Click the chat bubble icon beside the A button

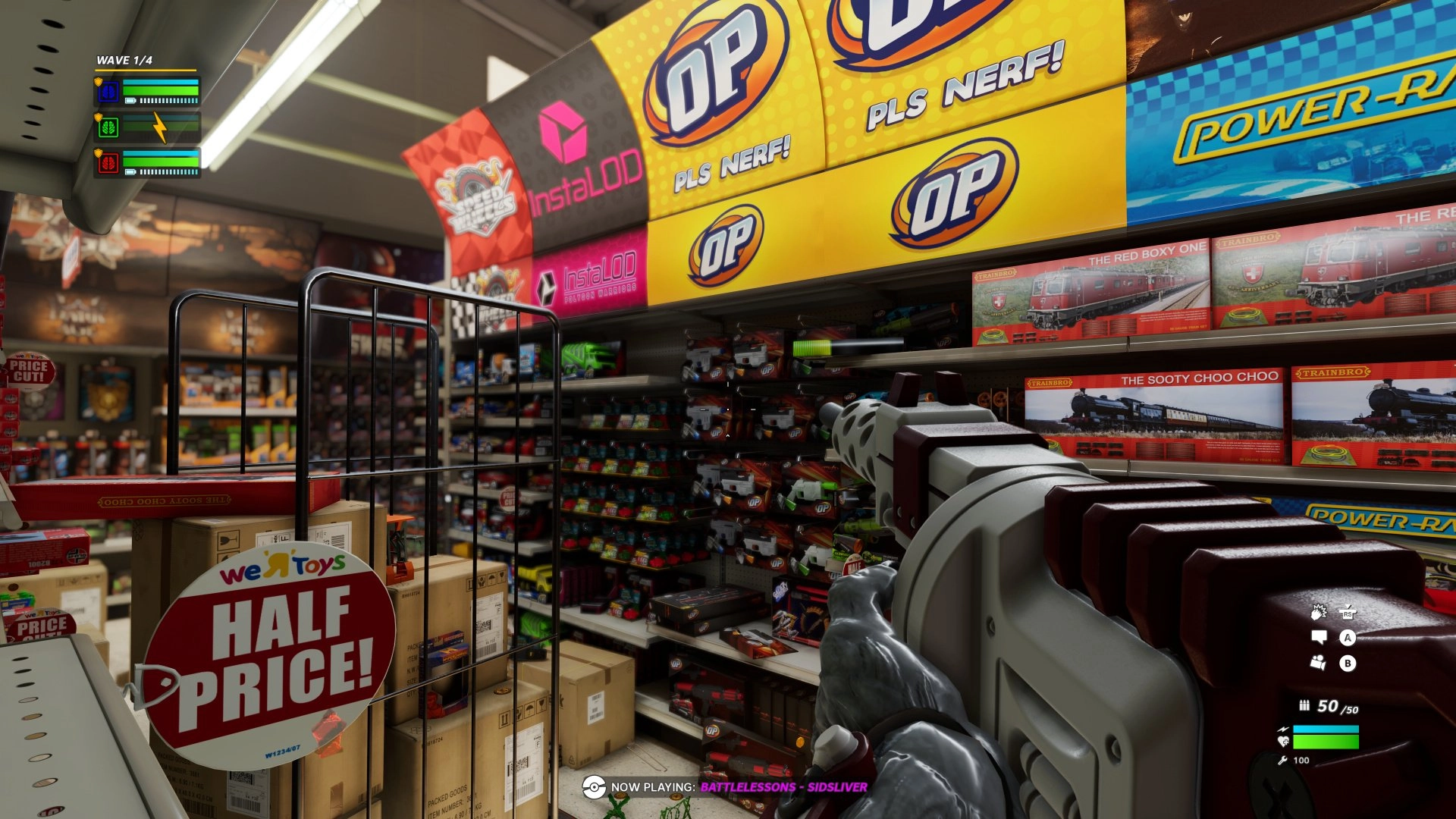pos(1319,637)
